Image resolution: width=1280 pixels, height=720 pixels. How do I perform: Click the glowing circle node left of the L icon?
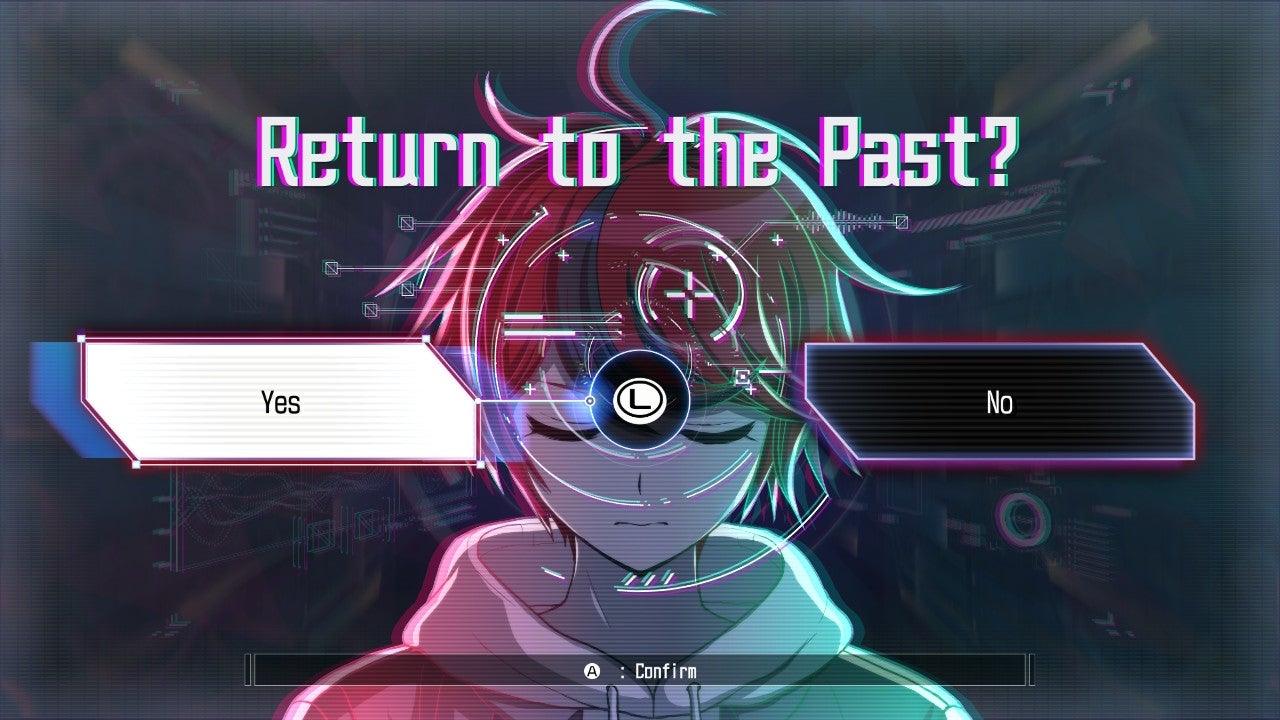point(590,401)
